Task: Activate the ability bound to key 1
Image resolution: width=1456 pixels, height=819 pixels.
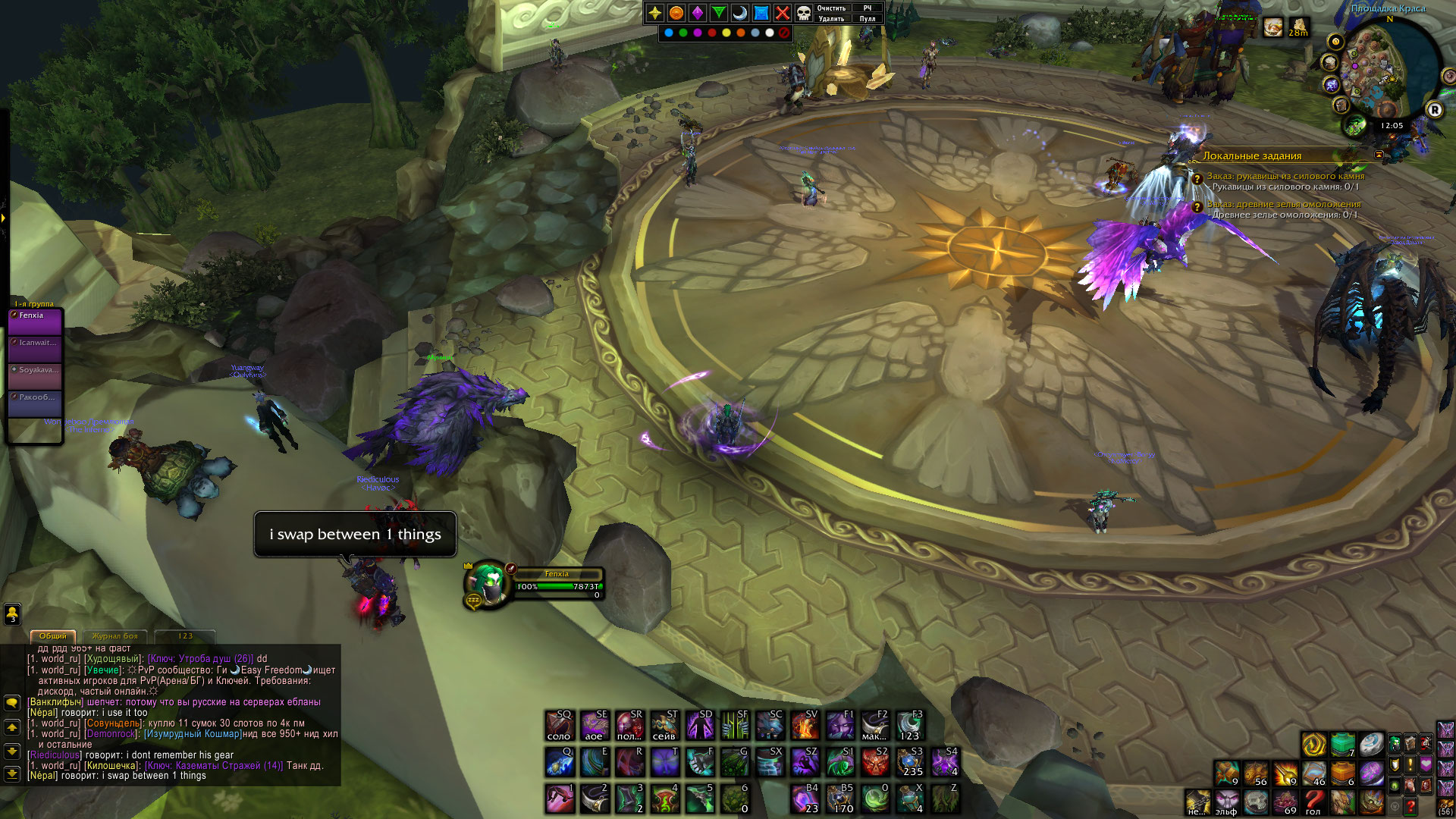Action: coord(560,799)
